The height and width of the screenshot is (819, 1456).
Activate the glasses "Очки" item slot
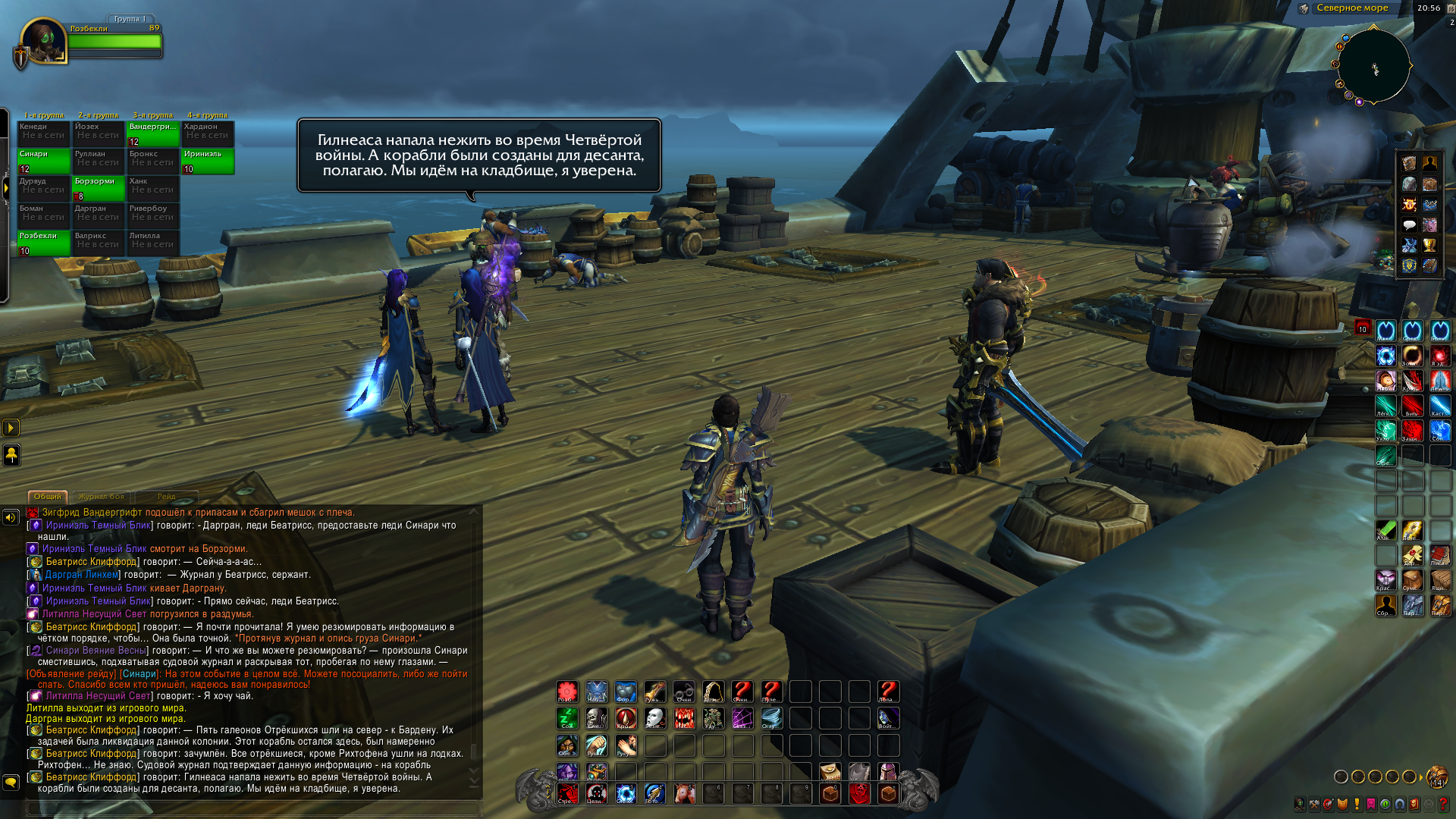pyautogui.click(x=683, y=692)
